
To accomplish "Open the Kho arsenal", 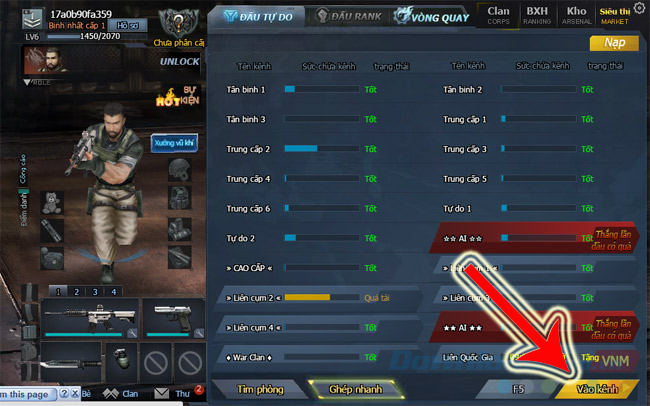I will (x=577, y=14).
